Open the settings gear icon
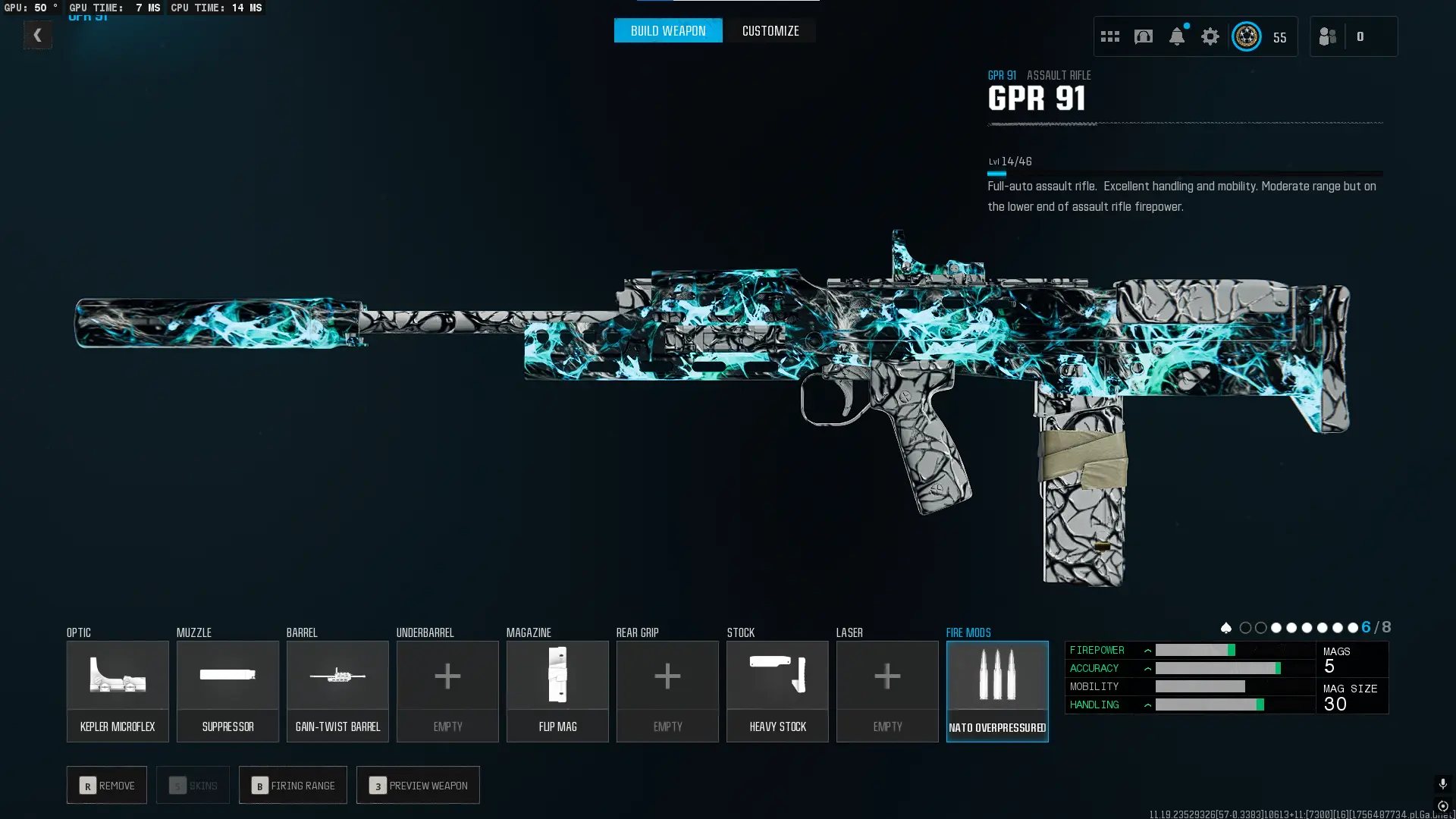 (x=1210, y=36)
